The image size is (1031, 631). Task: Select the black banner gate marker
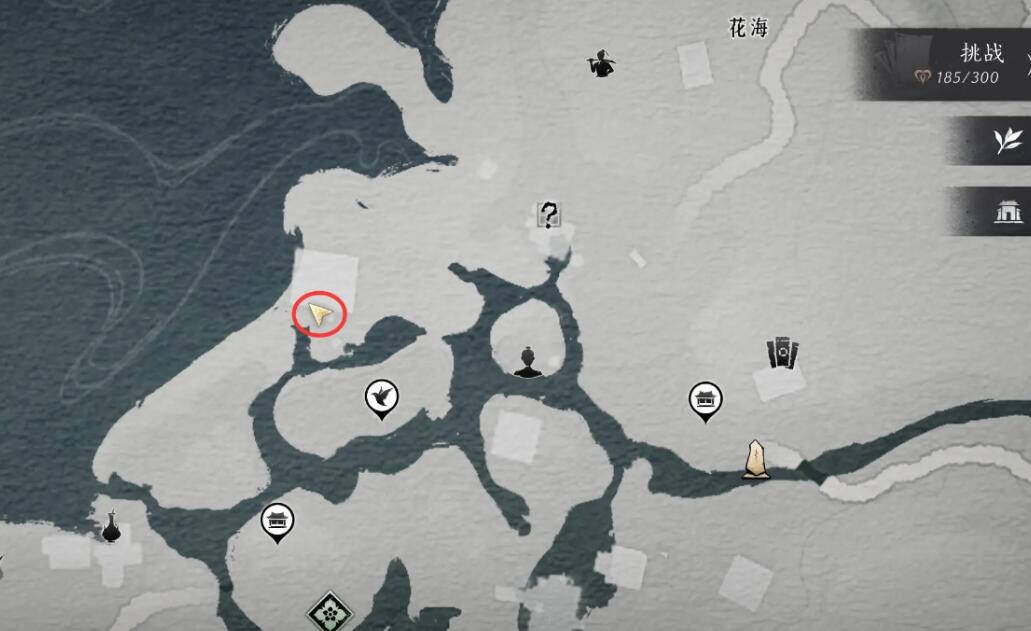782,353
